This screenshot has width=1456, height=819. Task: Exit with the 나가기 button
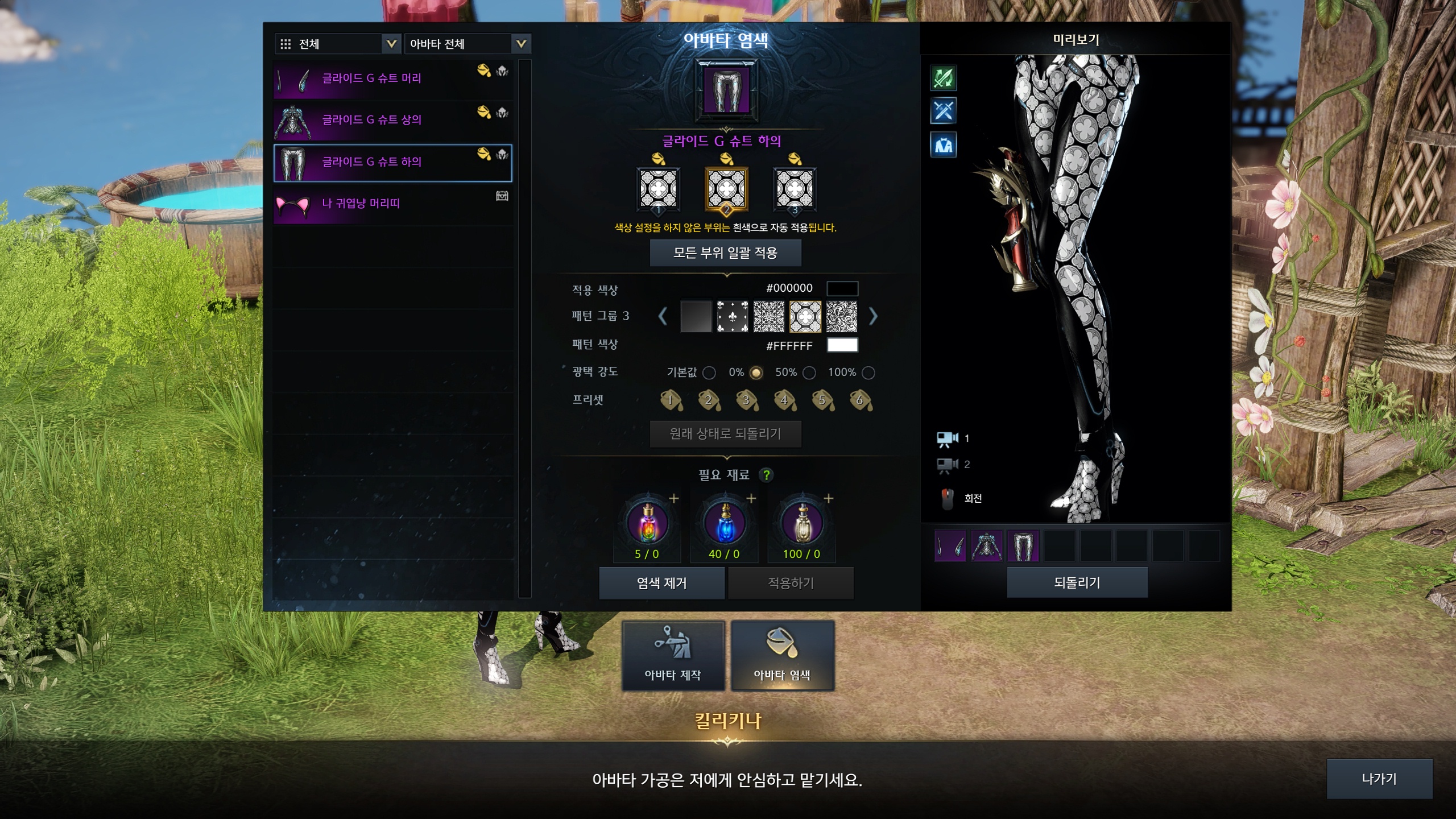[x=1379, y=779]
